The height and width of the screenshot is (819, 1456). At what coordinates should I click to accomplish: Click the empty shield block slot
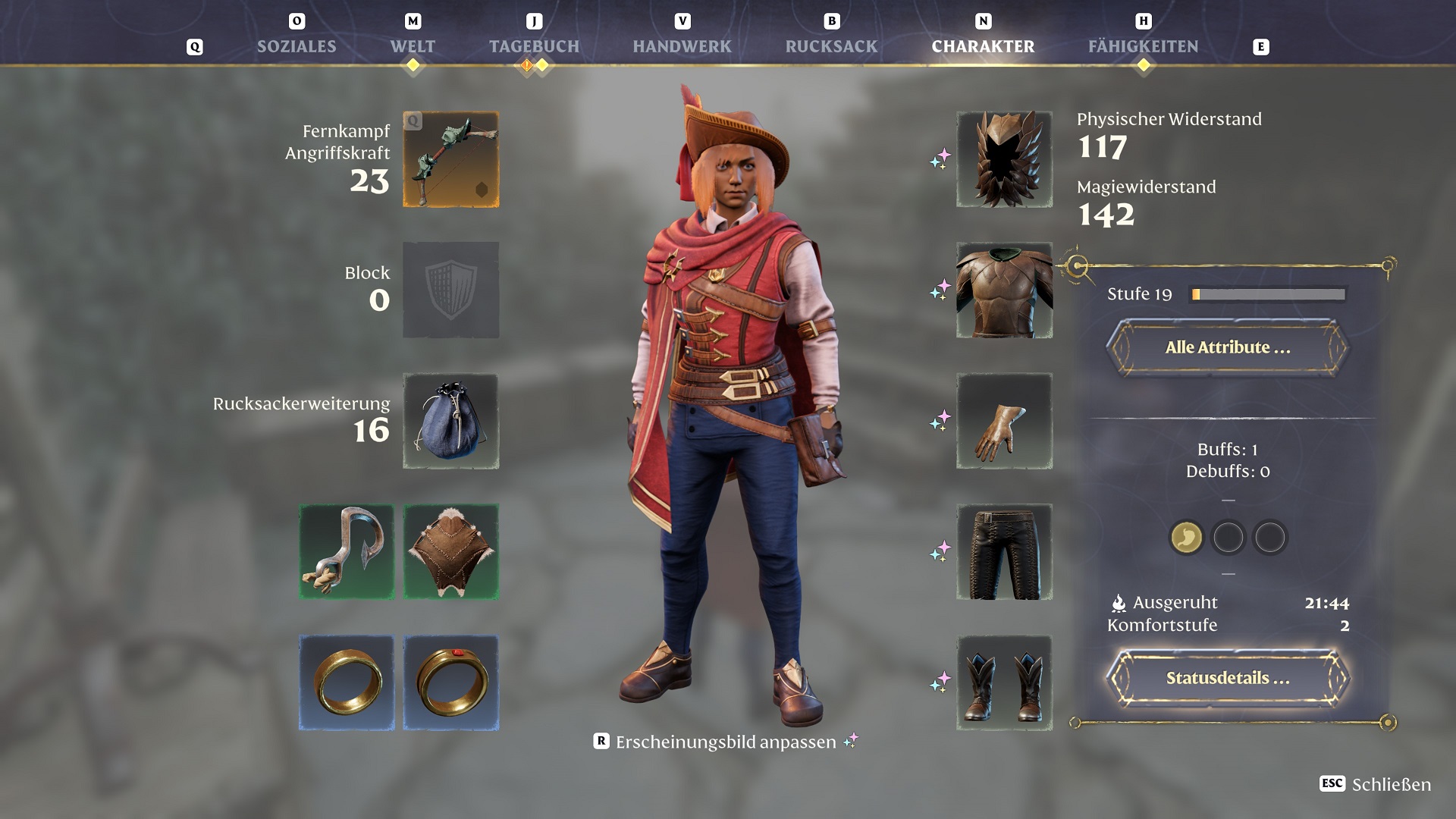point(451,290)
